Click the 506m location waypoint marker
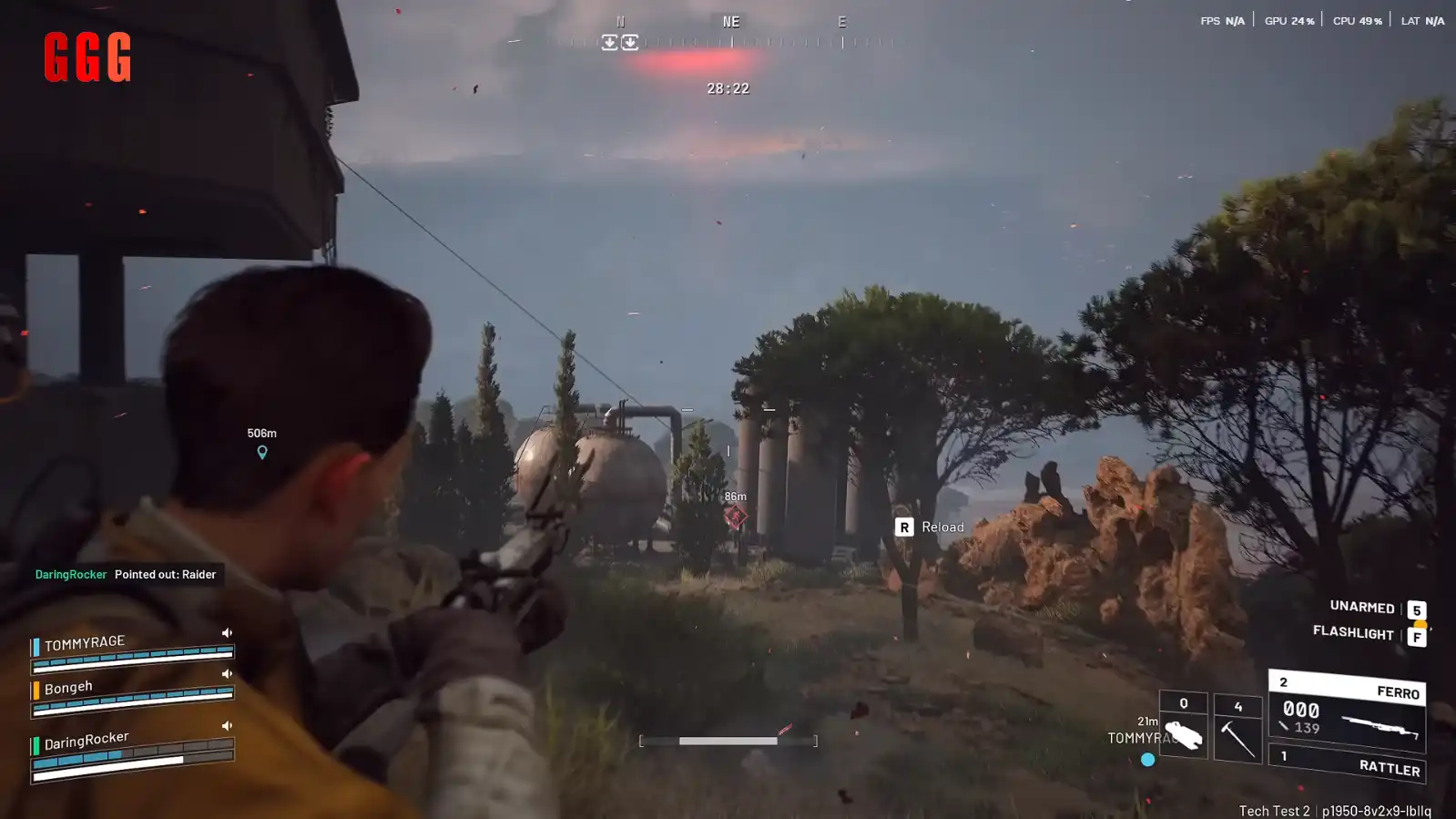Image resolution: width=1456 pixels, height=819 pixels. (262, 452)
